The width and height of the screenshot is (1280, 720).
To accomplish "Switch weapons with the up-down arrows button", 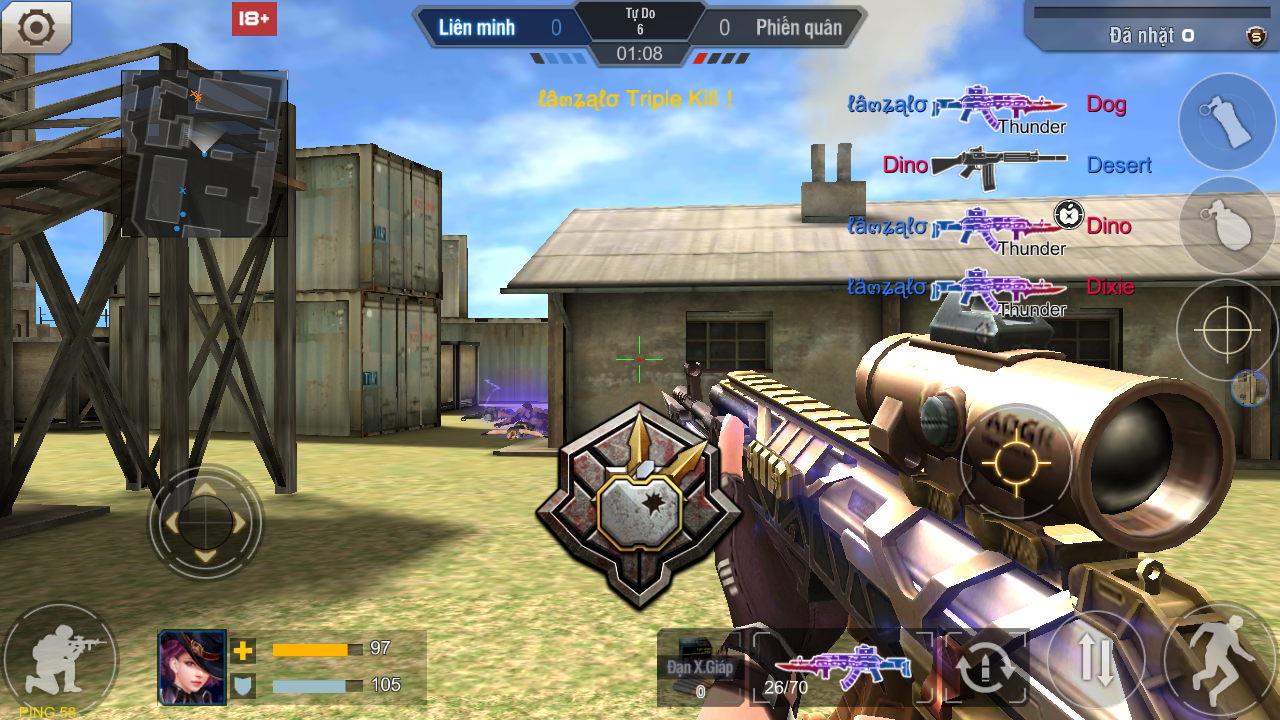I will click(x=1096, y=661).
